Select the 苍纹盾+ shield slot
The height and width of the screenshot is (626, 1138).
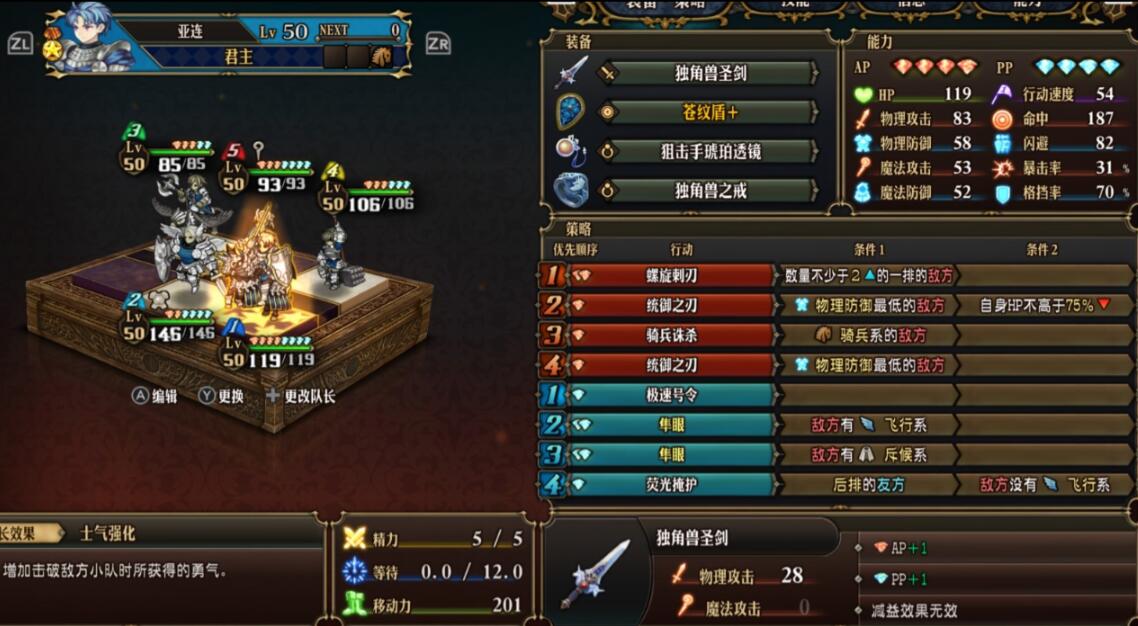(711, 112)
